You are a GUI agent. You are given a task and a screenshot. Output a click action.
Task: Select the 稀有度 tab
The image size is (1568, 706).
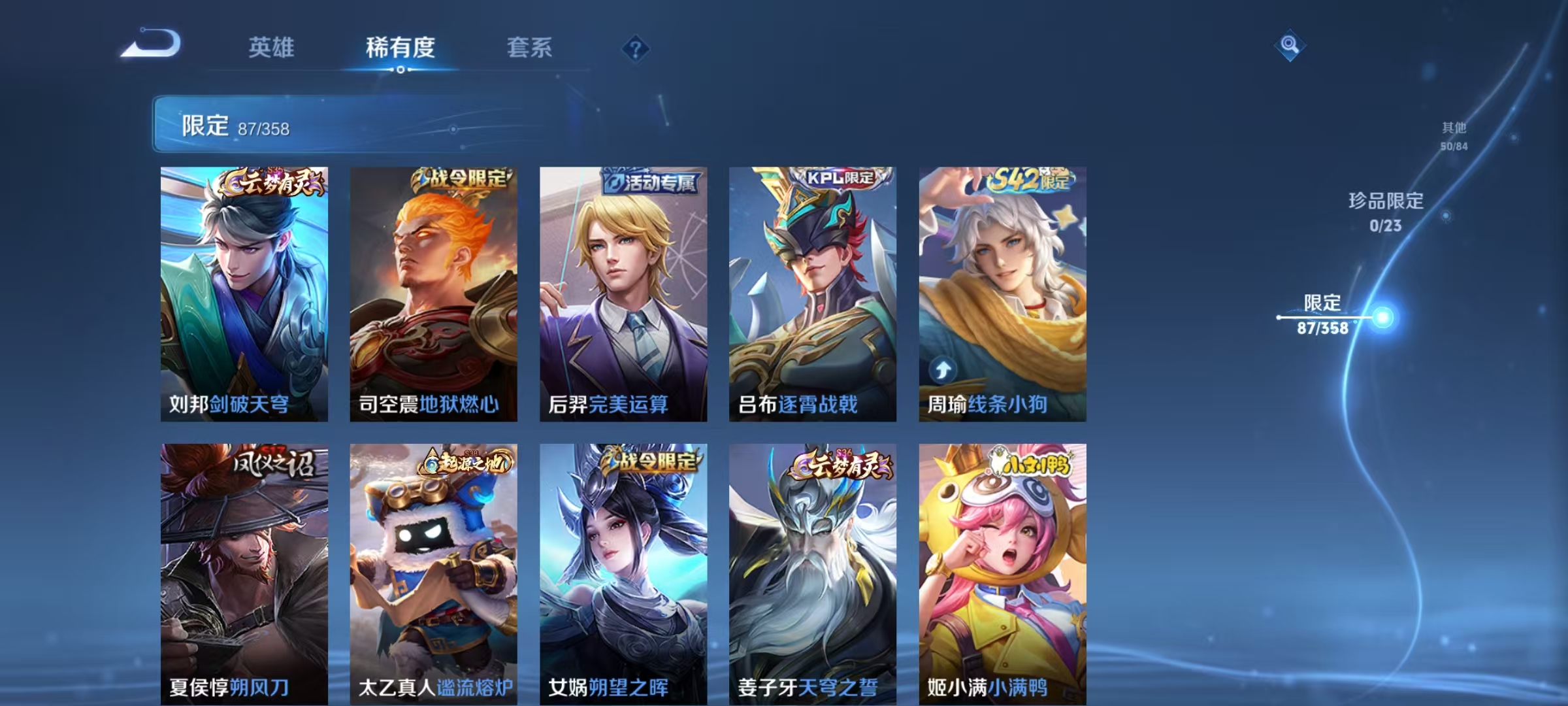[401, 47]
